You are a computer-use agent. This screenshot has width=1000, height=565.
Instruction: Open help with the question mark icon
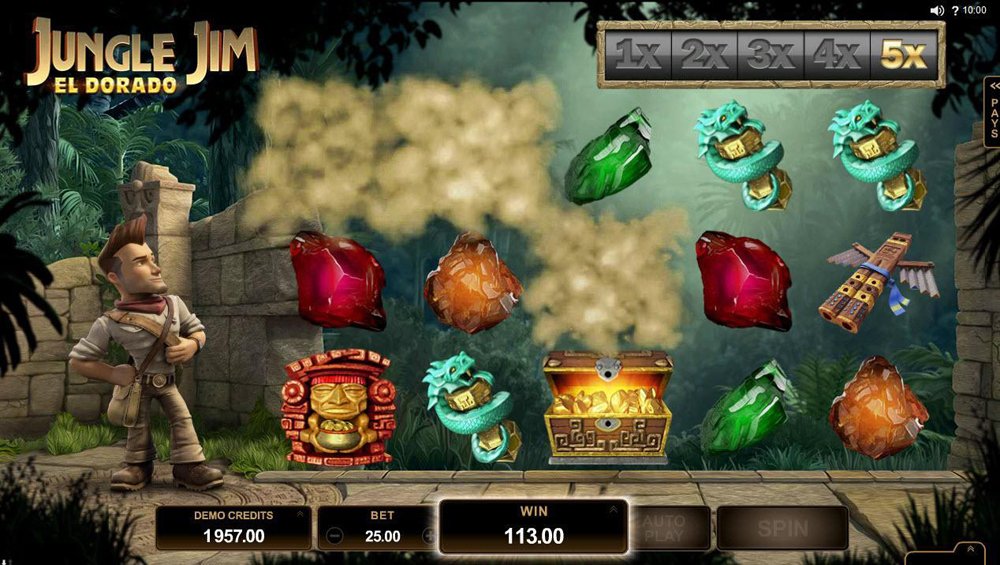[x=954, y=10]
